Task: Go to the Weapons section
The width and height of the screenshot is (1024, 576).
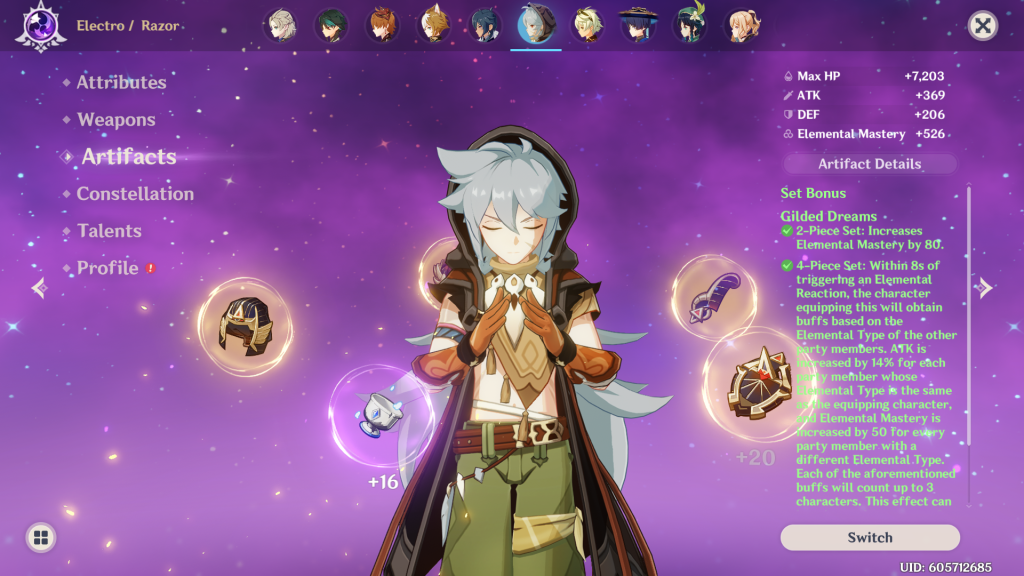Action: (x=116, y=120)
